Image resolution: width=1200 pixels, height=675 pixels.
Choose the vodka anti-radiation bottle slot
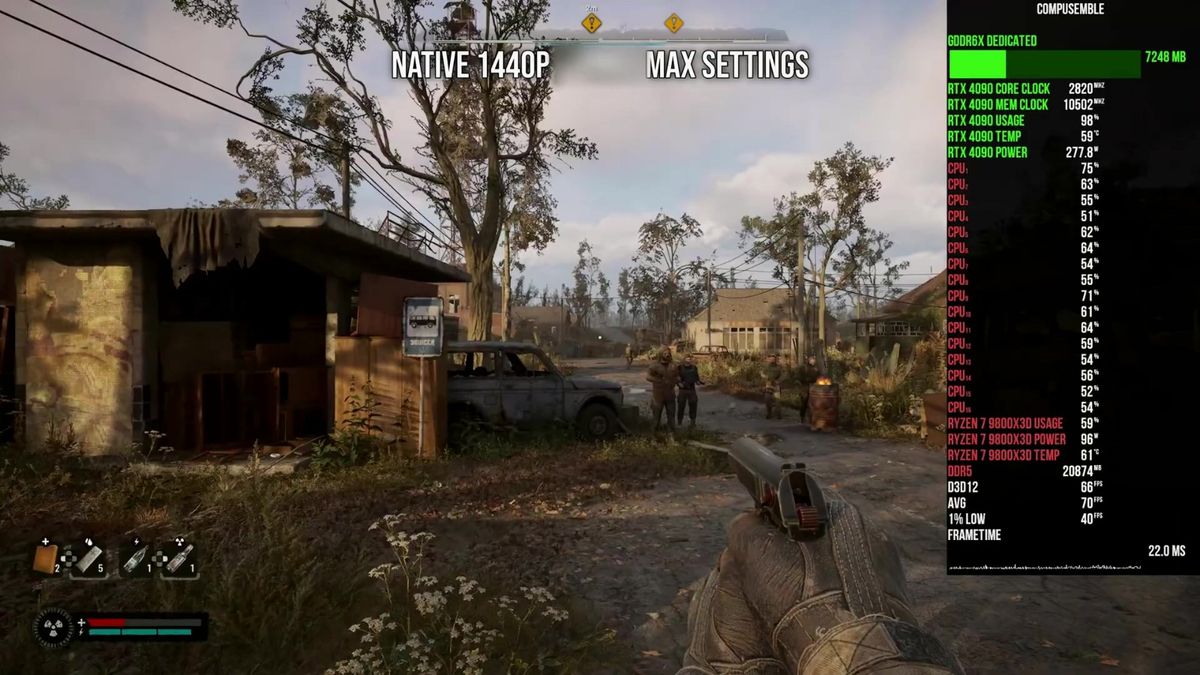[x=178, y=558]
